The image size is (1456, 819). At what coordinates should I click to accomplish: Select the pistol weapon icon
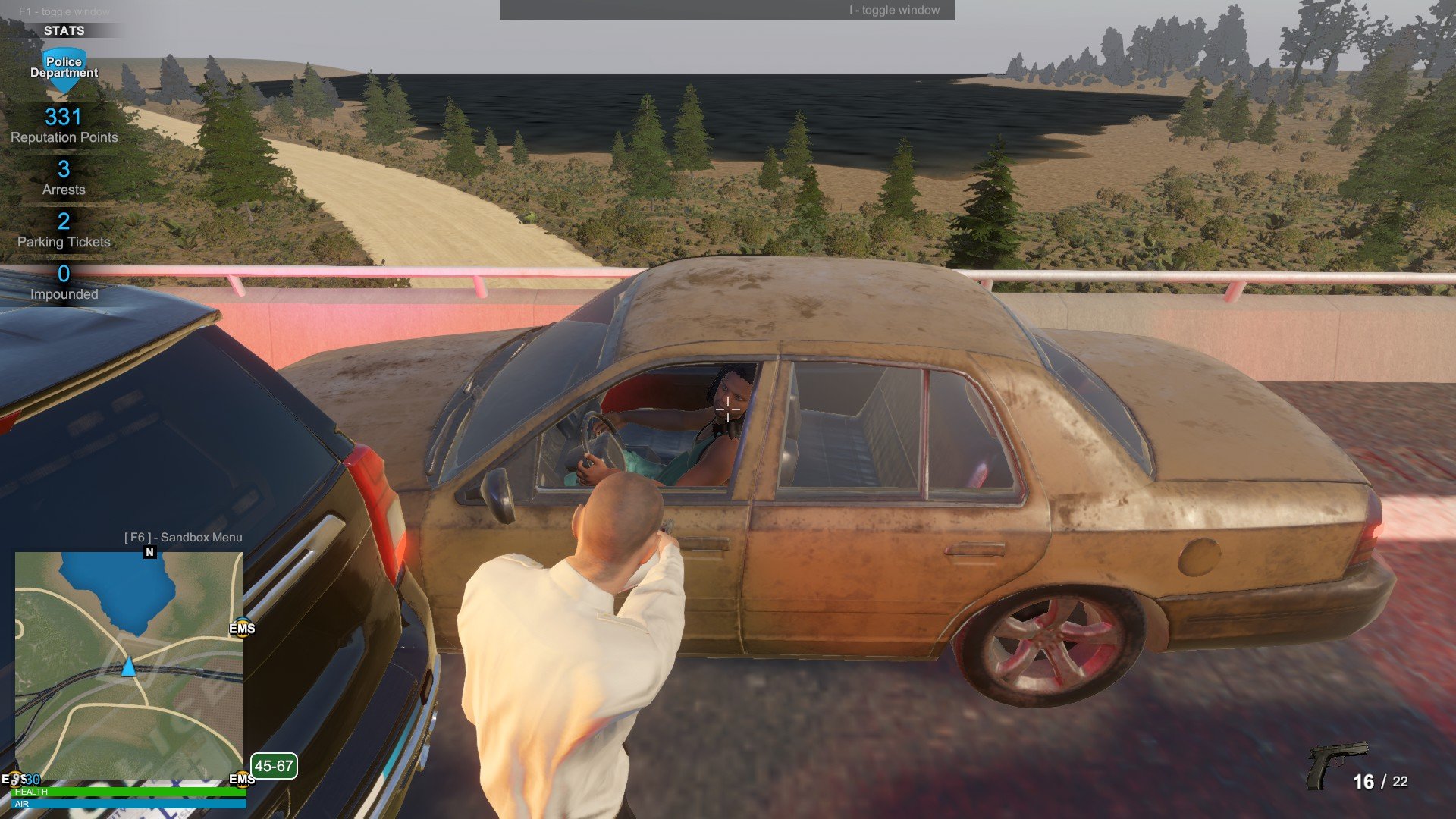1335,764
